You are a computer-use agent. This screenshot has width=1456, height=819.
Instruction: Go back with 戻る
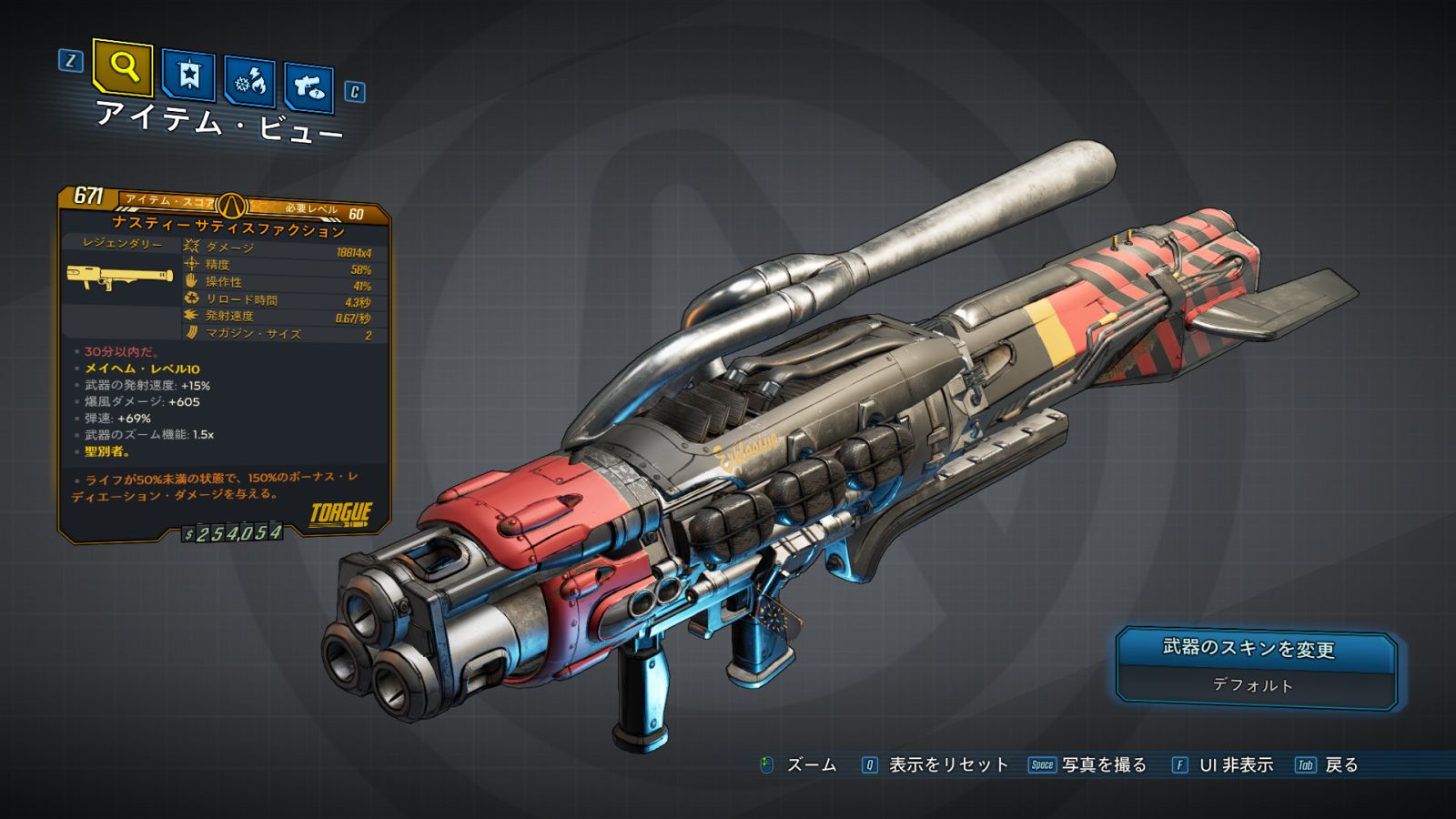tap(1340, 765)
